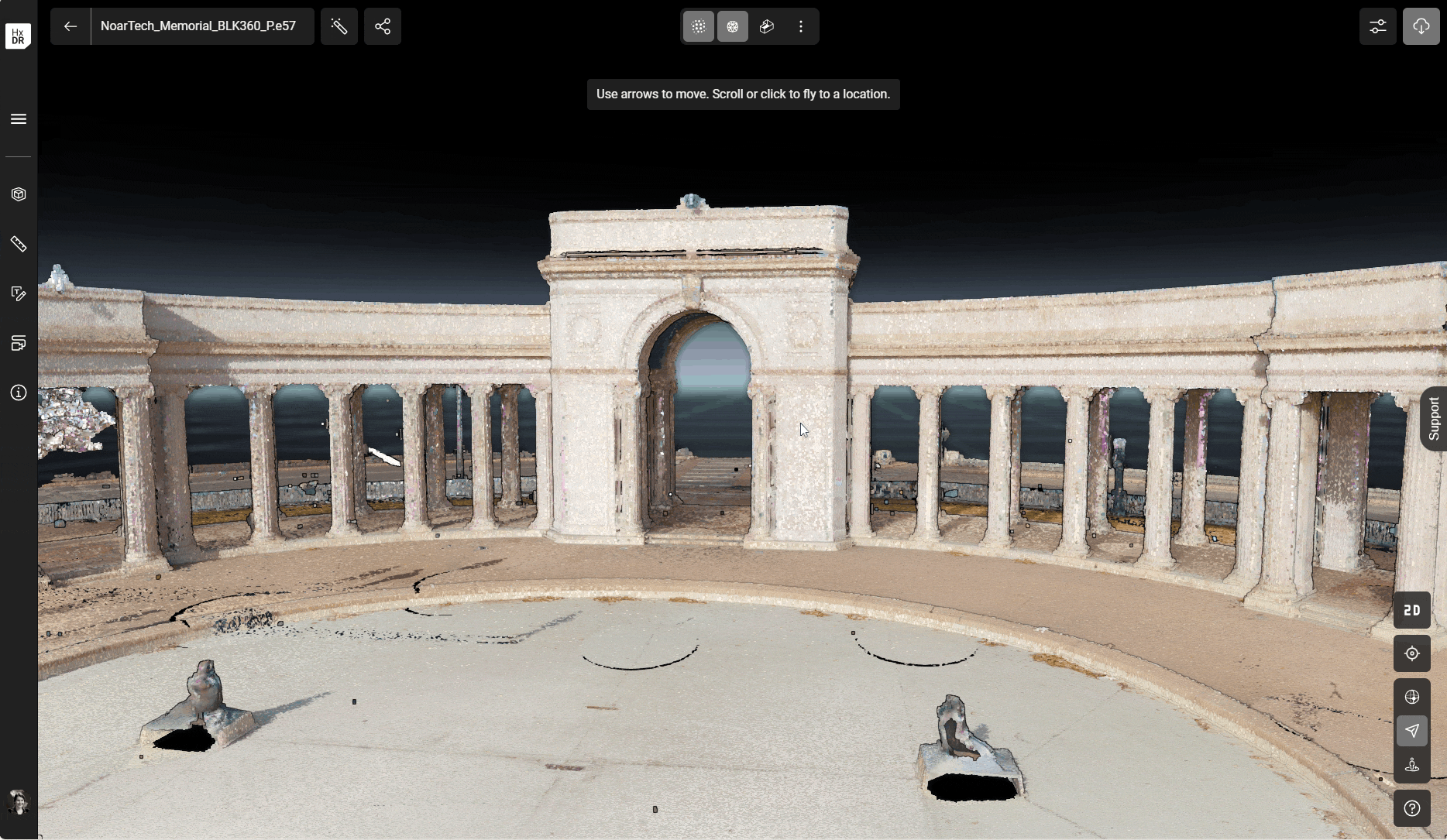Select the measure ruler tool

(19, 245)
